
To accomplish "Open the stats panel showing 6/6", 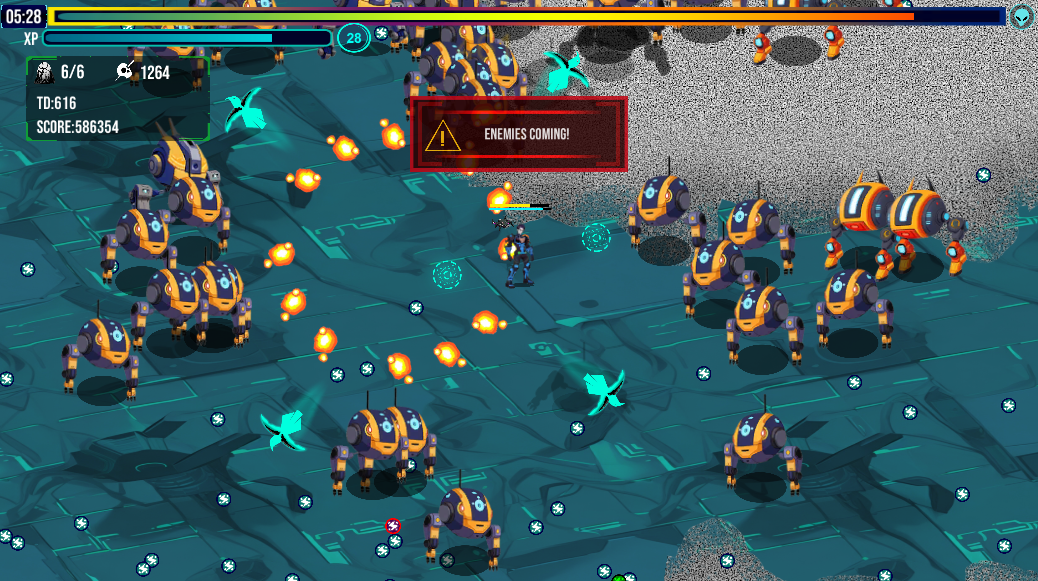I will pyautogui.click(x=117, y=98).
